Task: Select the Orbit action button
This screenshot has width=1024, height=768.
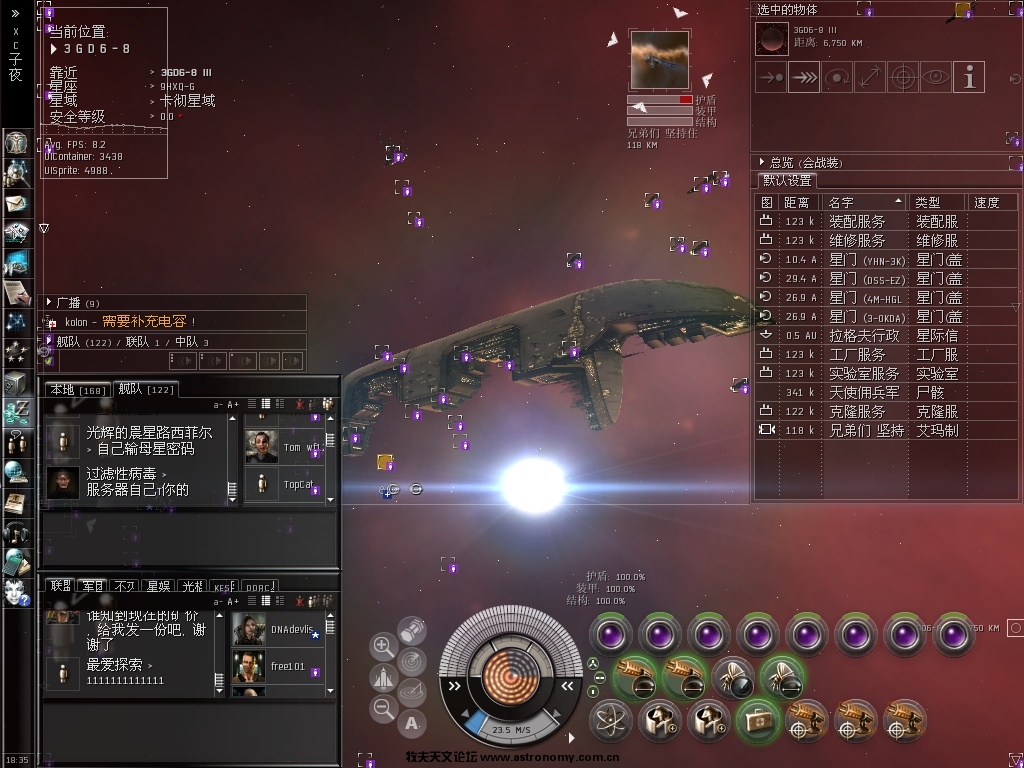Action: tap(837, 77)
